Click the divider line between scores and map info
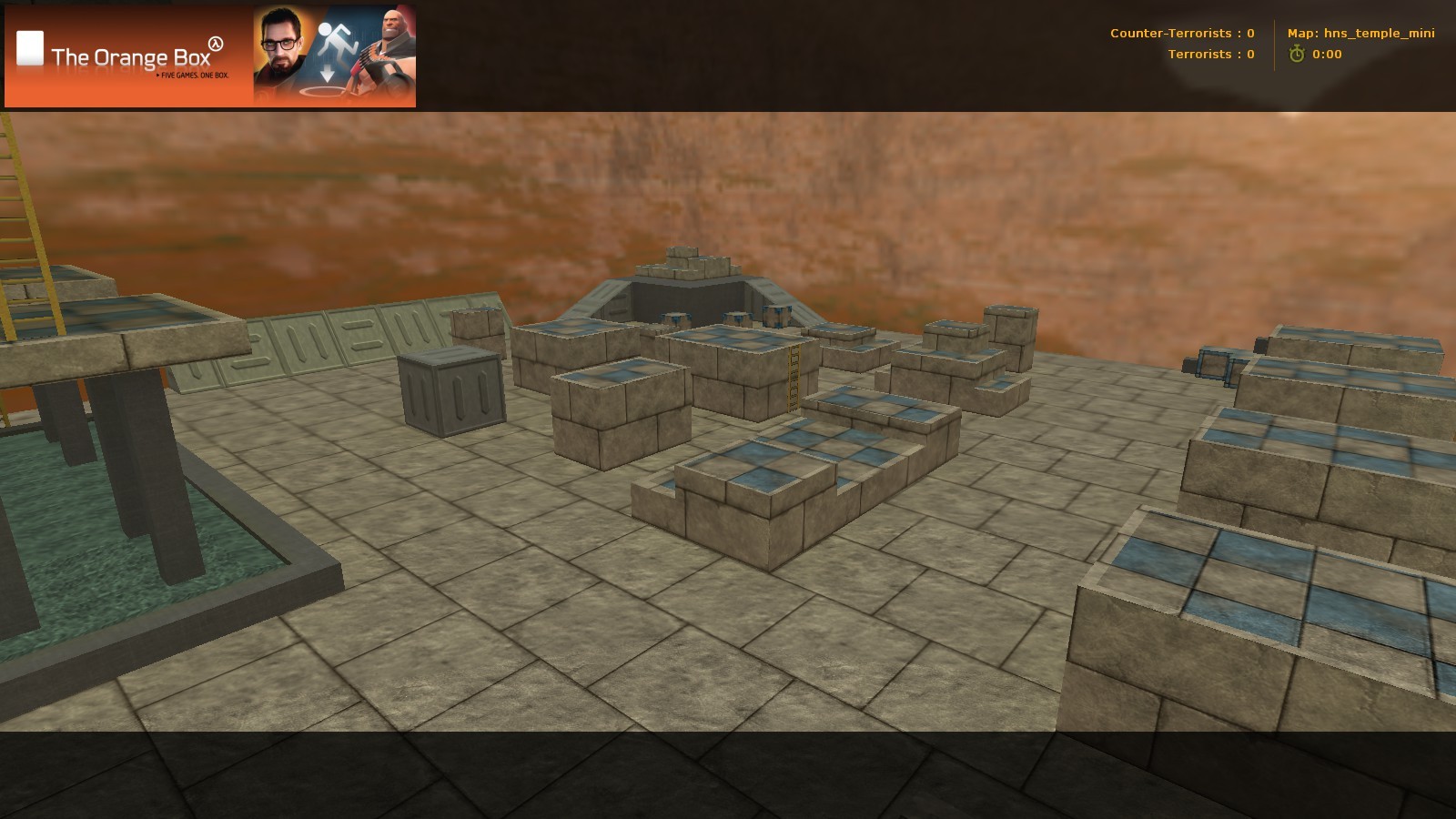 [1272, 44]
